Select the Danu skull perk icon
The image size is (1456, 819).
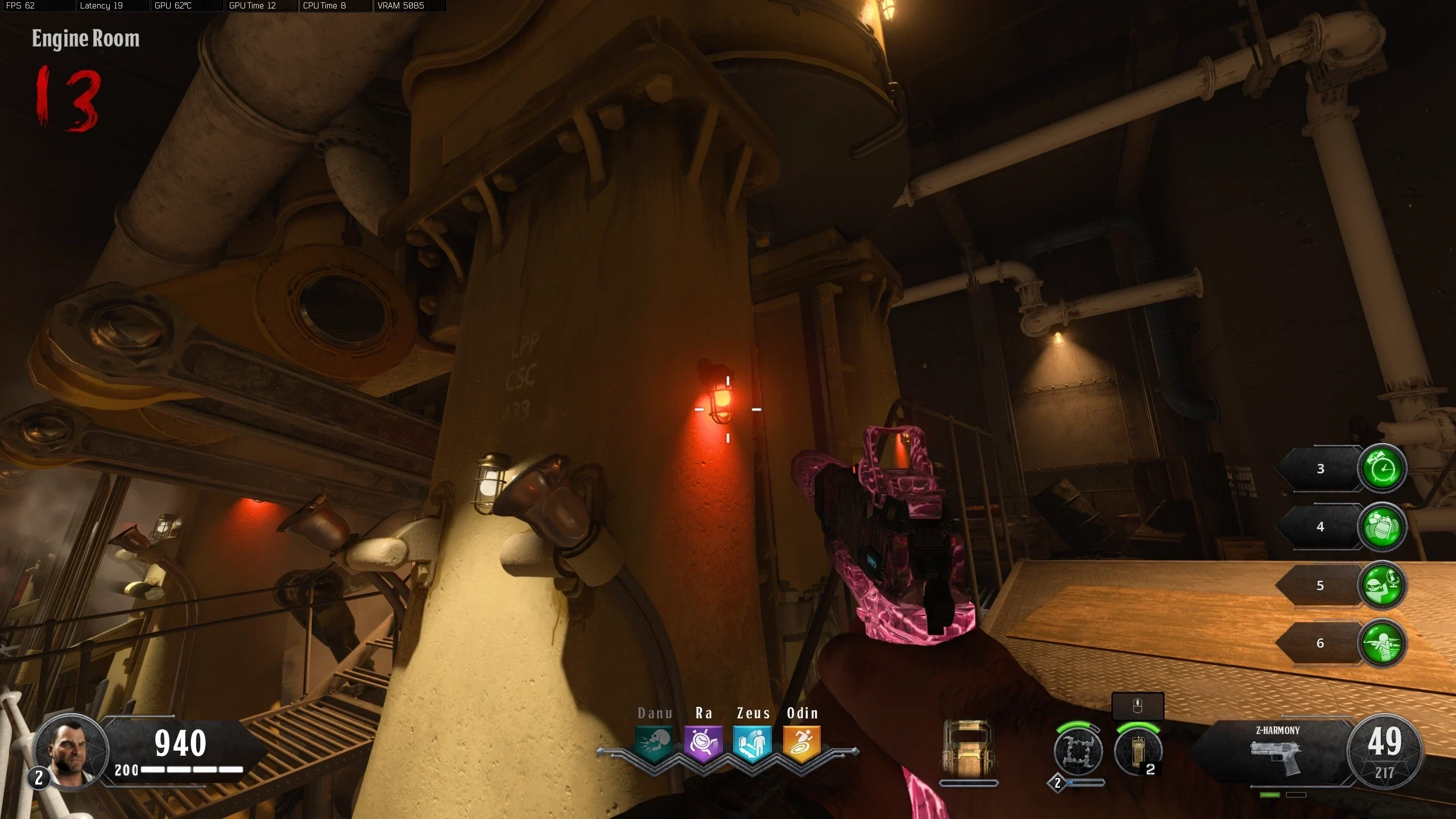tap(655, 743)
